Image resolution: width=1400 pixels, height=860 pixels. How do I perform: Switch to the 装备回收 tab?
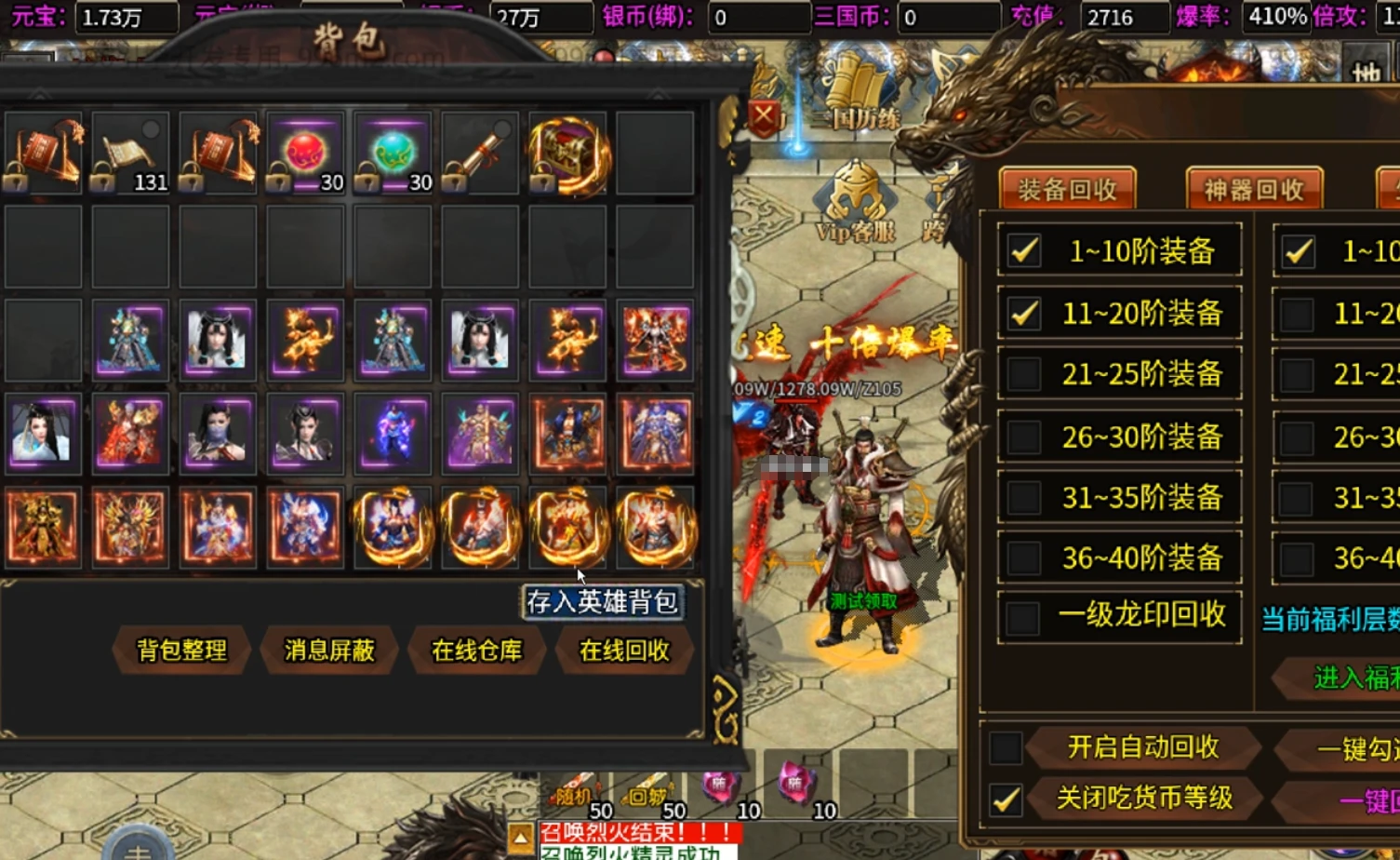[1067, 185]
